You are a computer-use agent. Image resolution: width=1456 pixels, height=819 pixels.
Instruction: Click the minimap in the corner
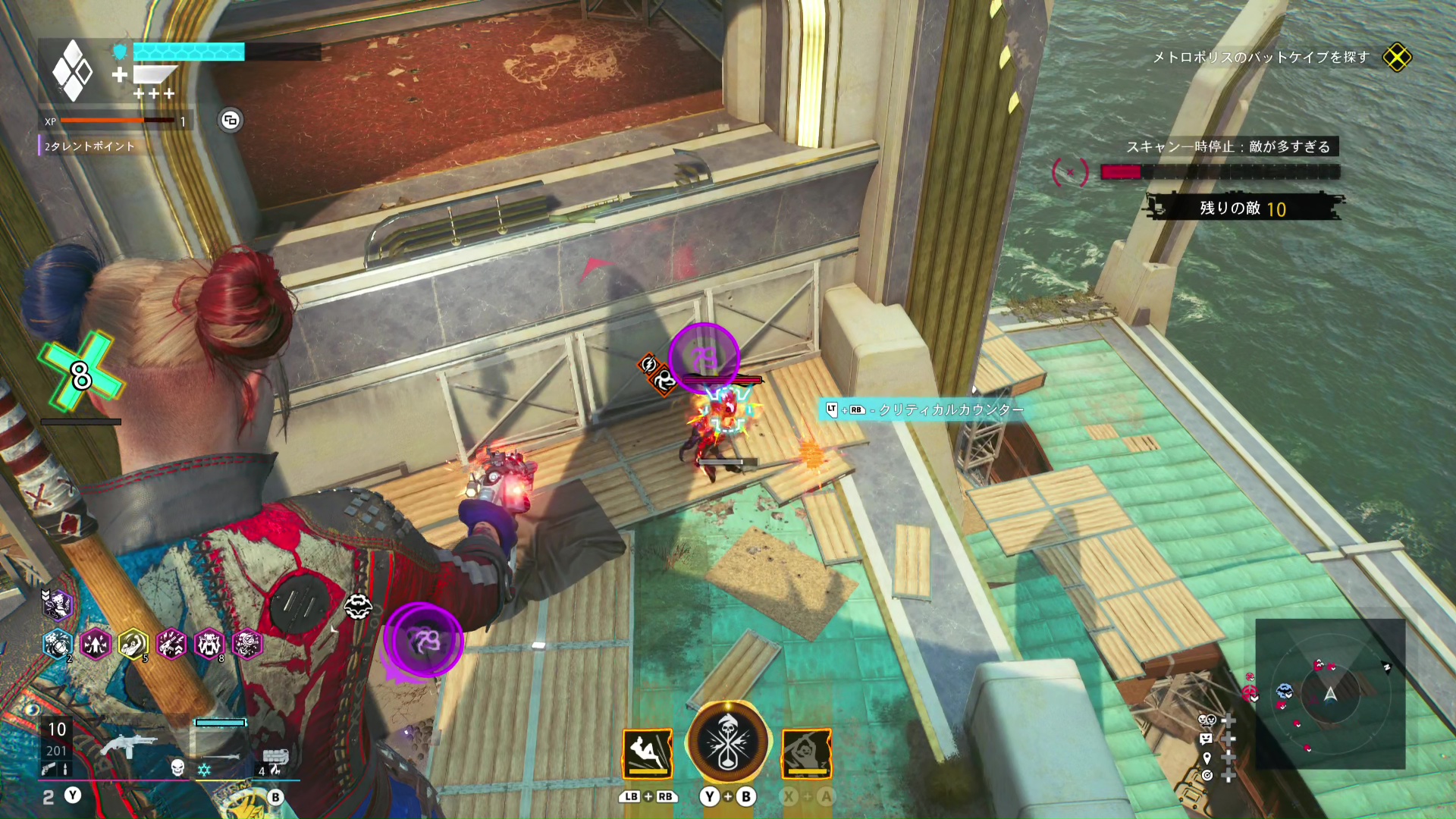point(1330,693)
